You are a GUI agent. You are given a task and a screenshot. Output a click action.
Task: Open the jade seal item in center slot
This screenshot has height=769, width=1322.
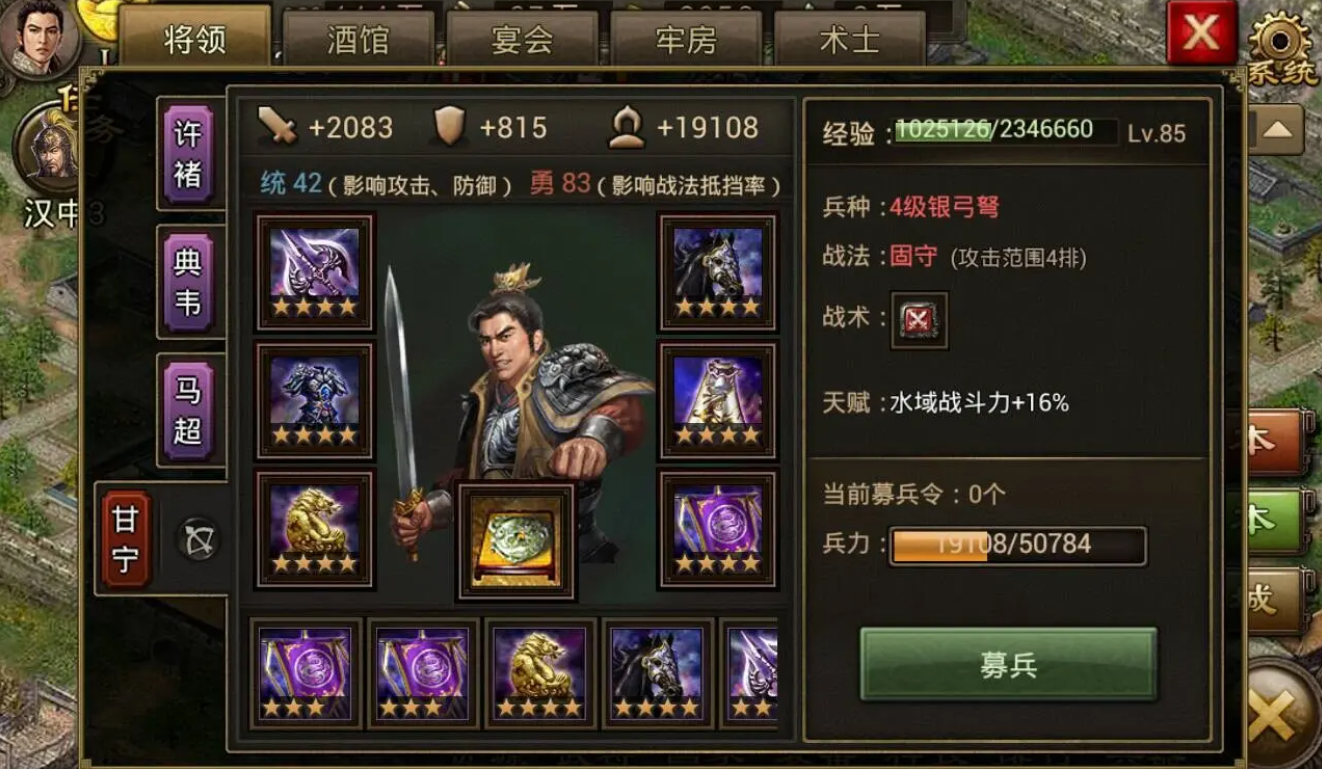[x=518, y=542]
